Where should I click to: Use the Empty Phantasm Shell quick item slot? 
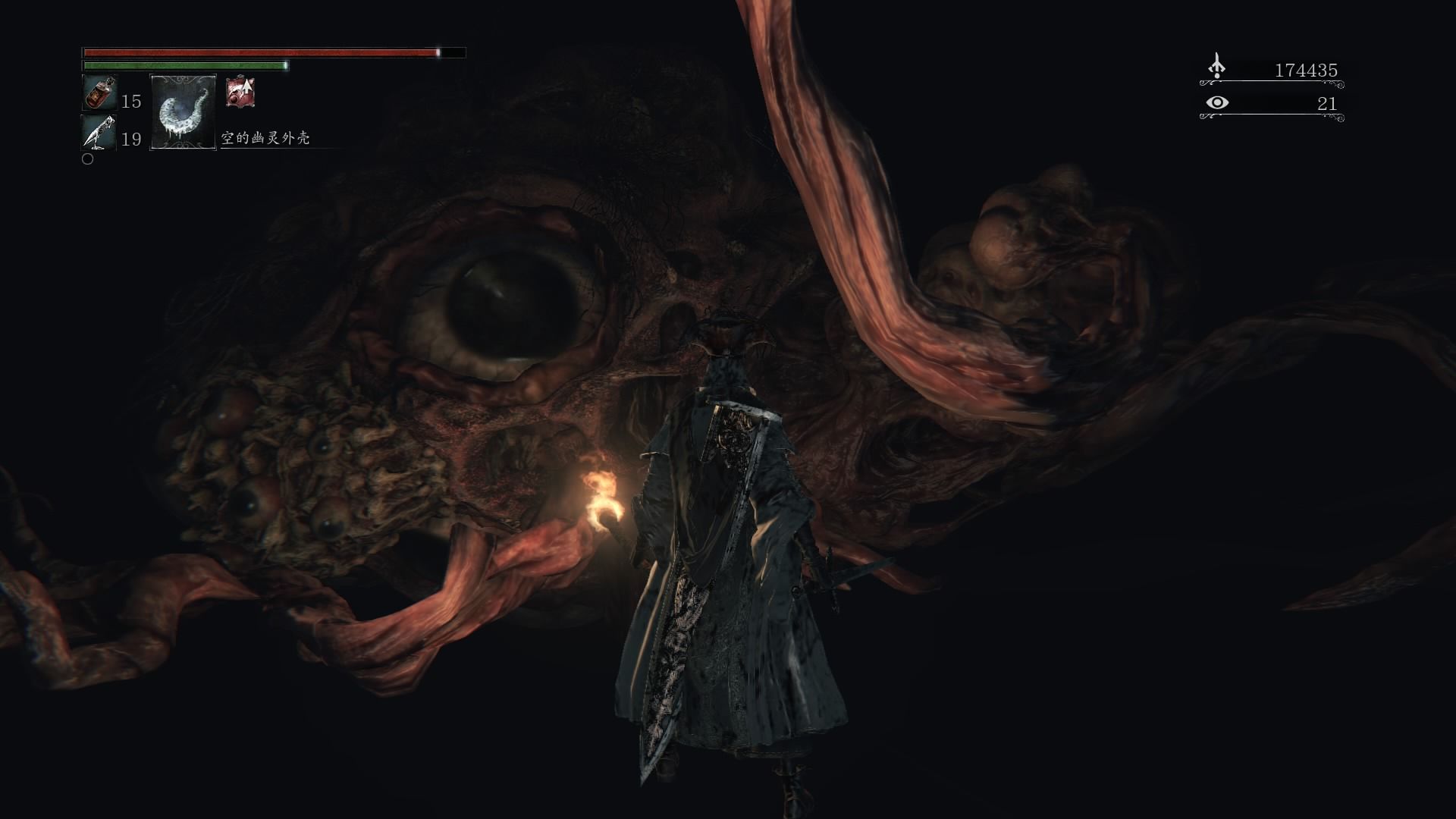point(184,112)
